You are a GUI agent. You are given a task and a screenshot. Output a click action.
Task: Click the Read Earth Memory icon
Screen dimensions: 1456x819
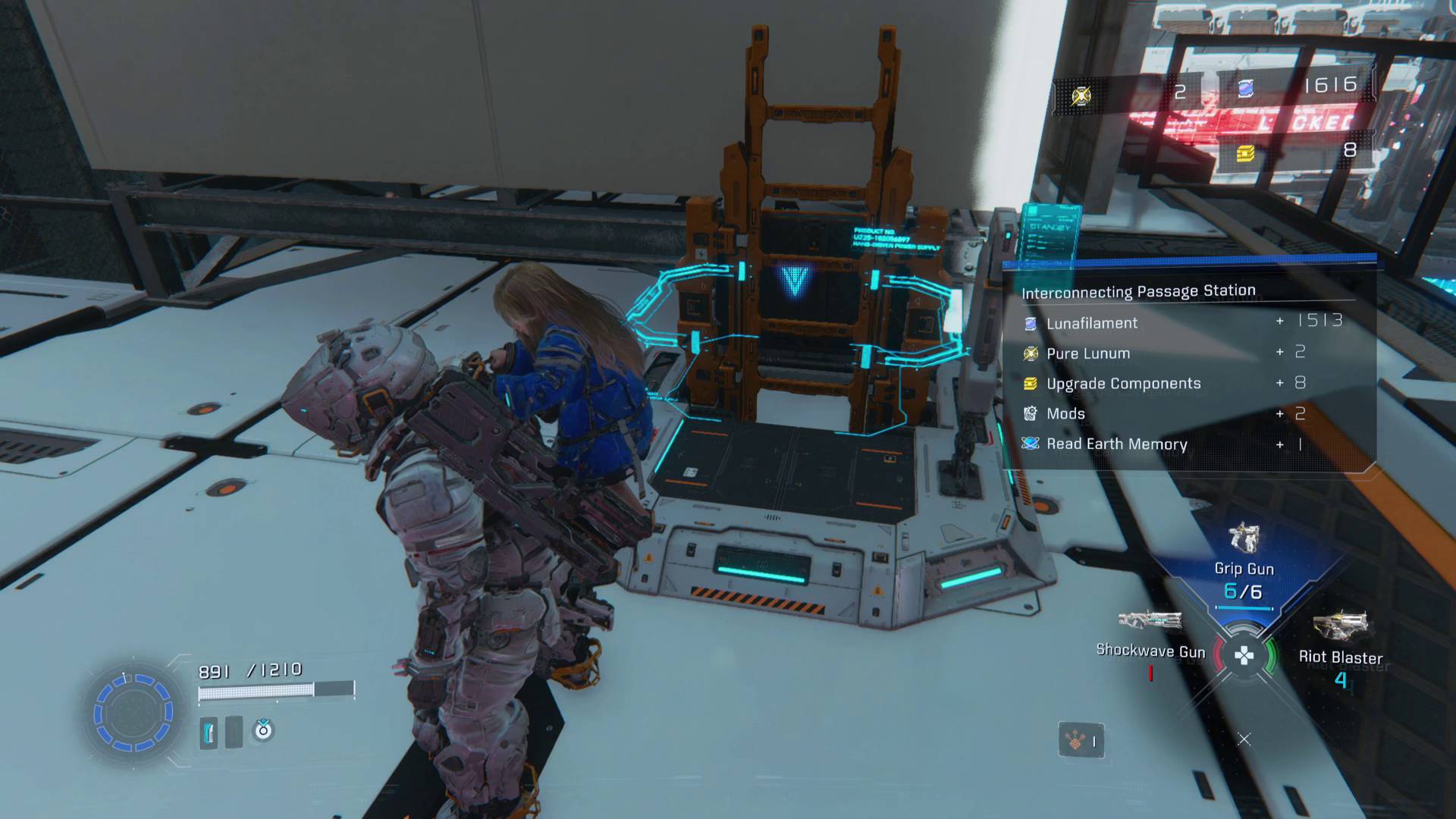[x=1029, y=444]
